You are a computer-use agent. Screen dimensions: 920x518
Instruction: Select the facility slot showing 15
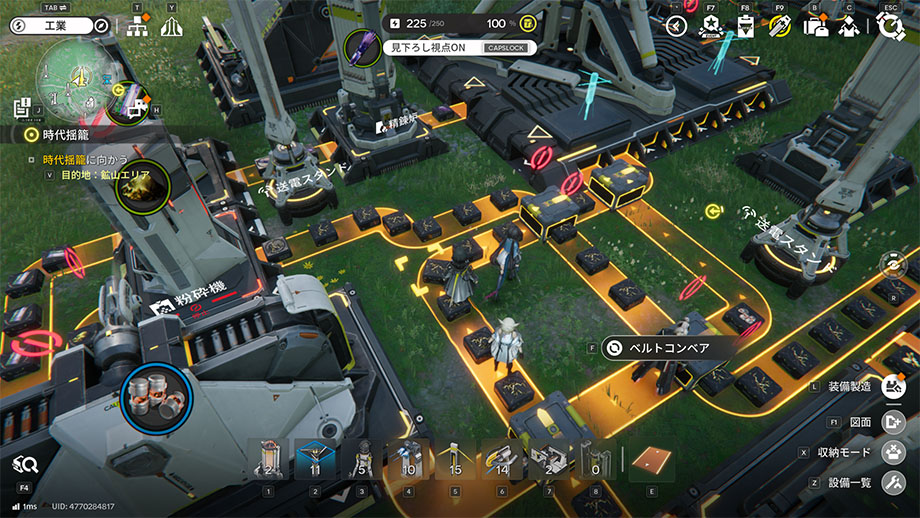pos(455,462)
